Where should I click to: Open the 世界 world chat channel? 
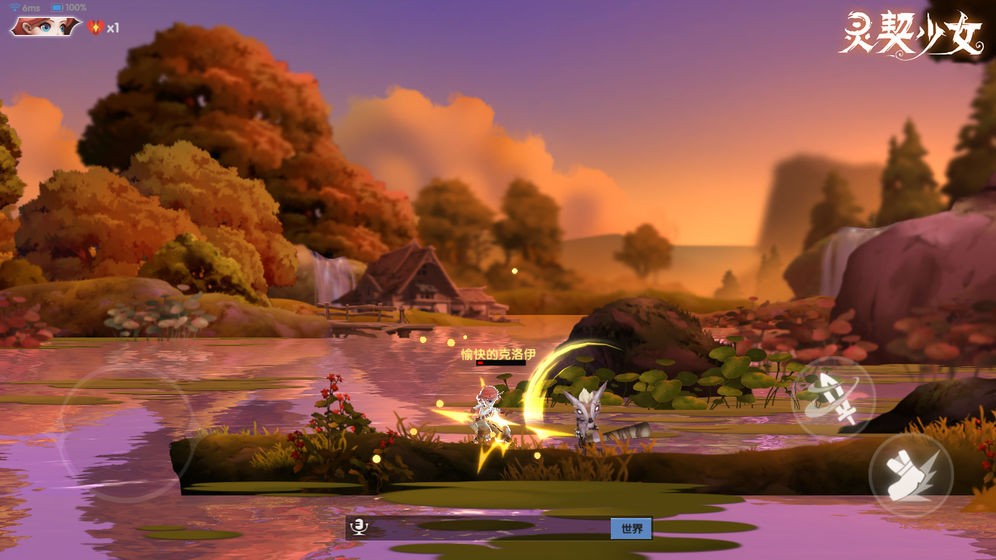click(x=631, y=528)
